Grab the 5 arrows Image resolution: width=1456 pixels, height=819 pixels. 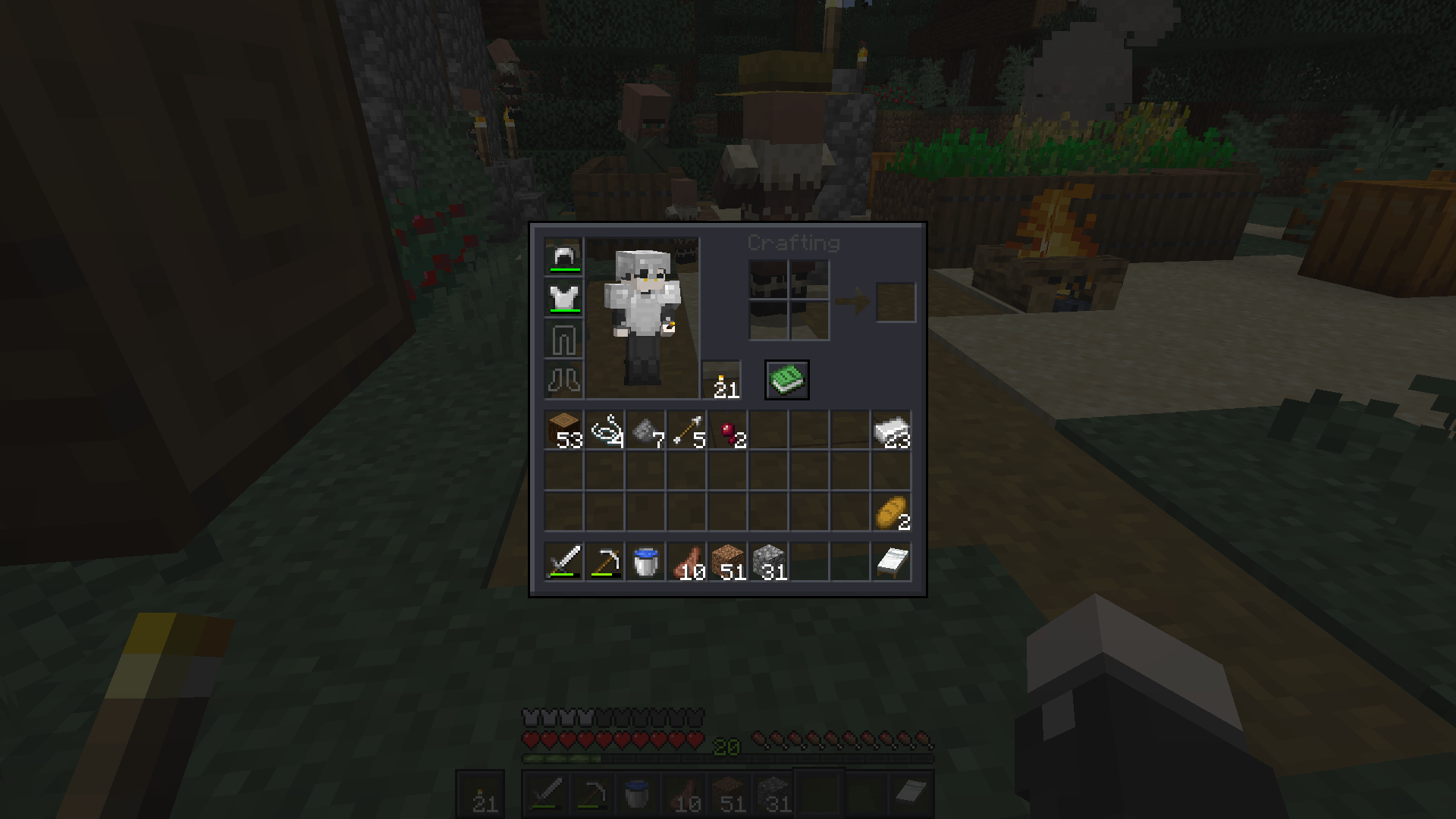[687, 431]
